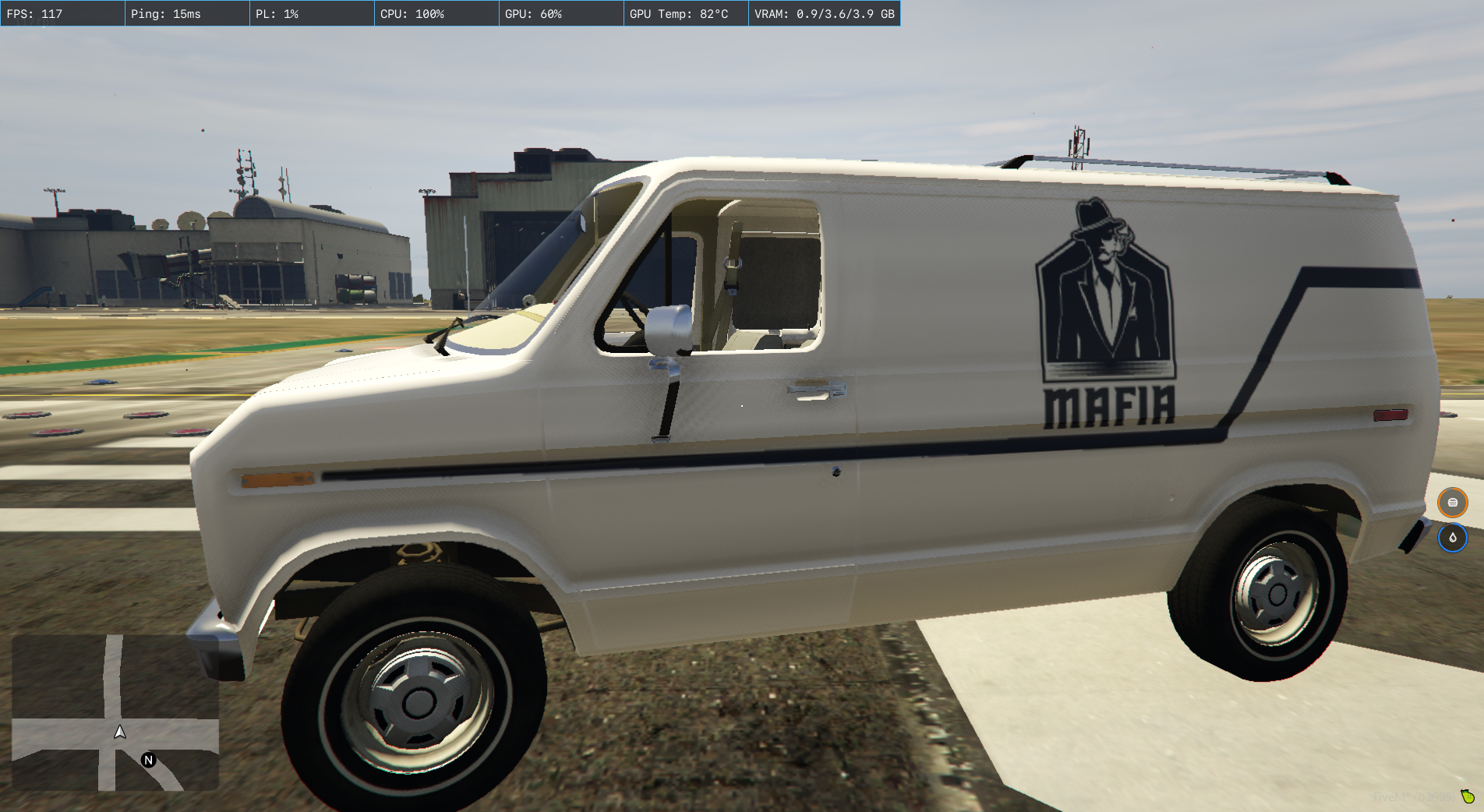The height and width of the screenshot is (812, 1484).
Task: Select the player arrow on the minimap
Action: point(120,732)
